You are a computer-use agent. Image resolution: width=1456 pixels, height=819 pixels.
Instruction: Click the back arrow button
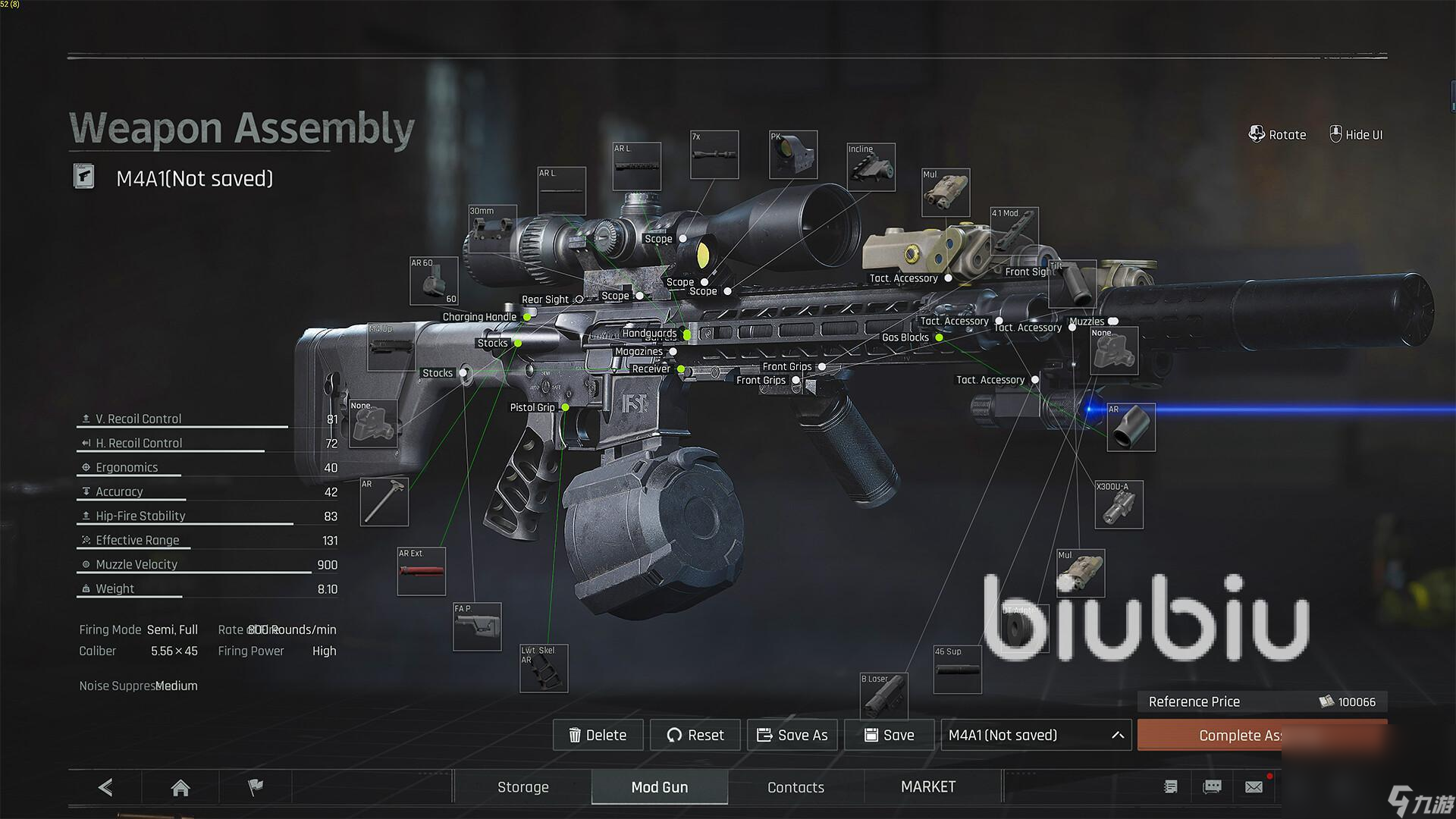tap(105, 787)
